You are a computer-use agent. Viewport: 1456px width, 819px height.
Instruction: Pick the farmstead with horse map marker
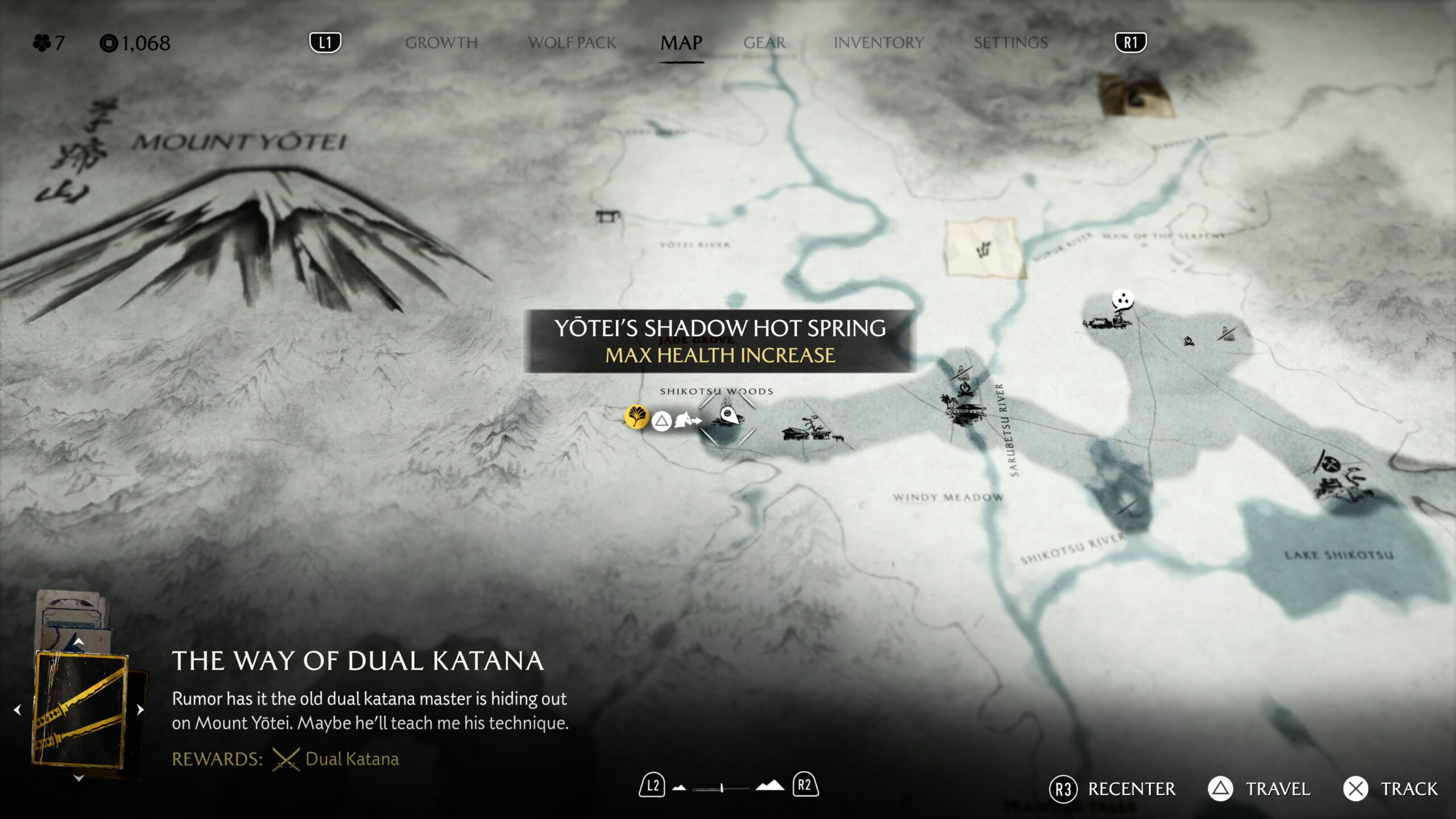pyautogui.click(x=812, y=431)
